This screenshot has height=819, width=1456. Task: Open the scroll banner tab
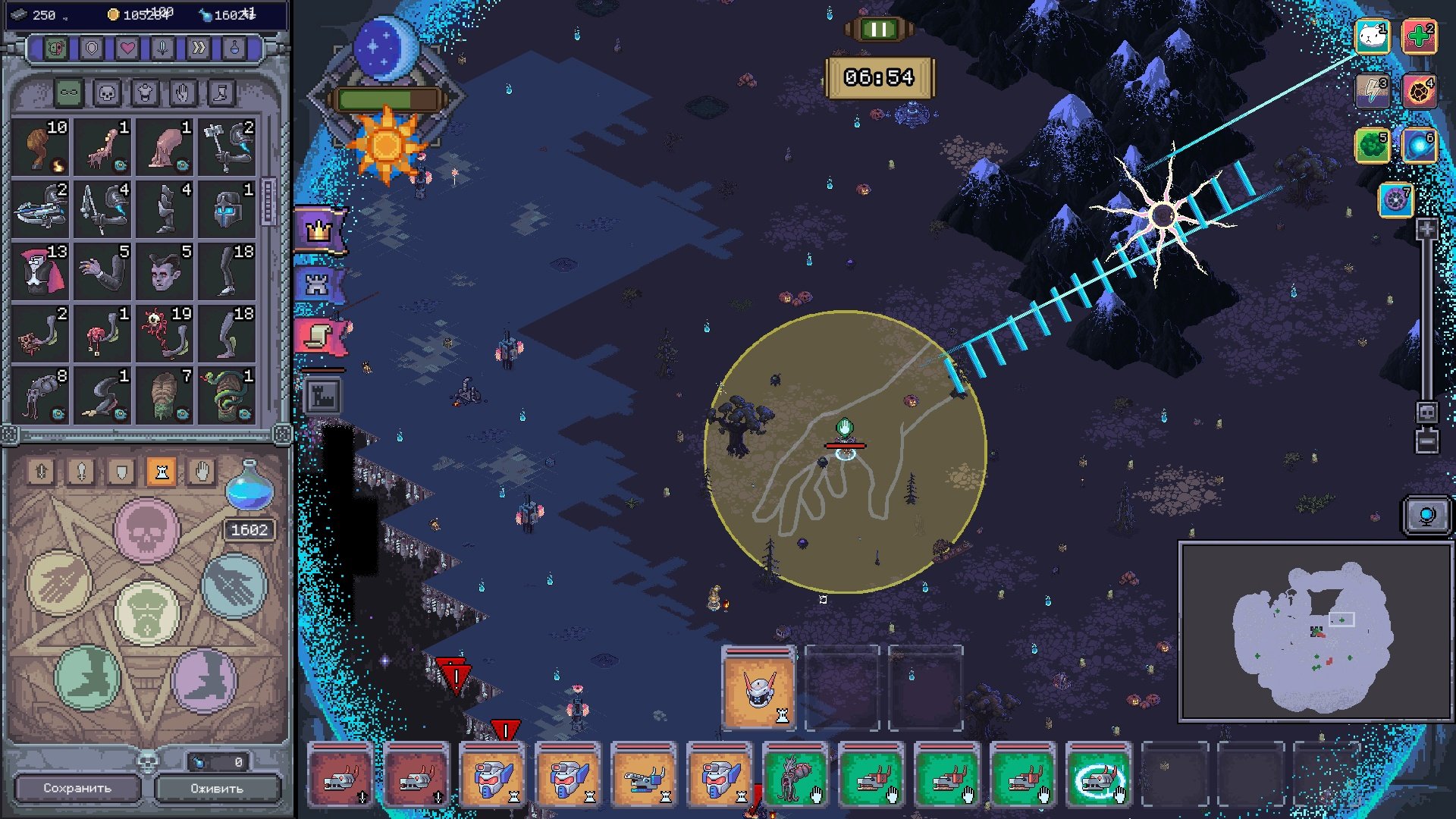coord(320,336)
